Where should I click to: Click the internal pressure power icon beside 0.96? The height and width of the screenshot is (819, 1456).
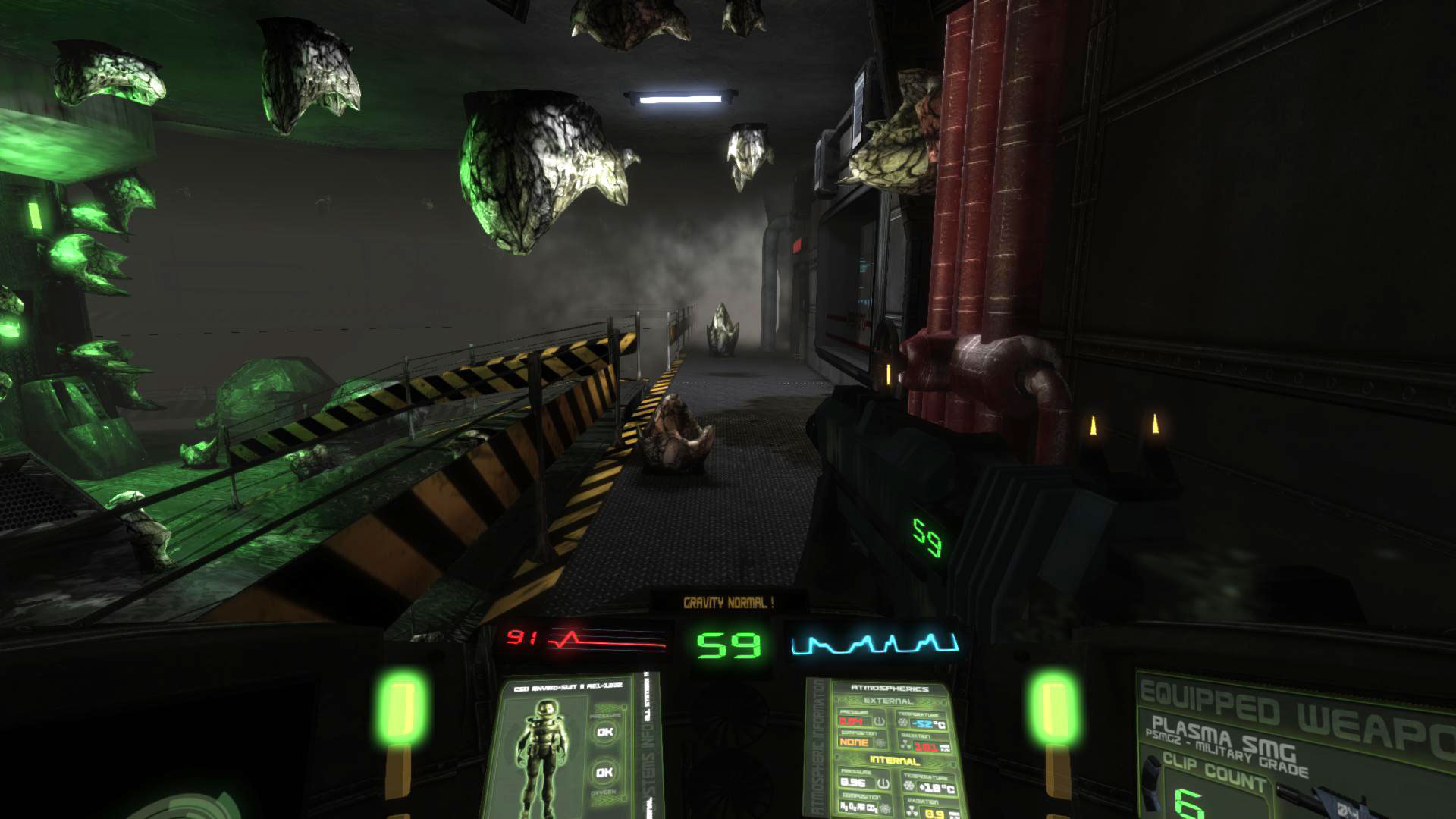pos(881,783)
